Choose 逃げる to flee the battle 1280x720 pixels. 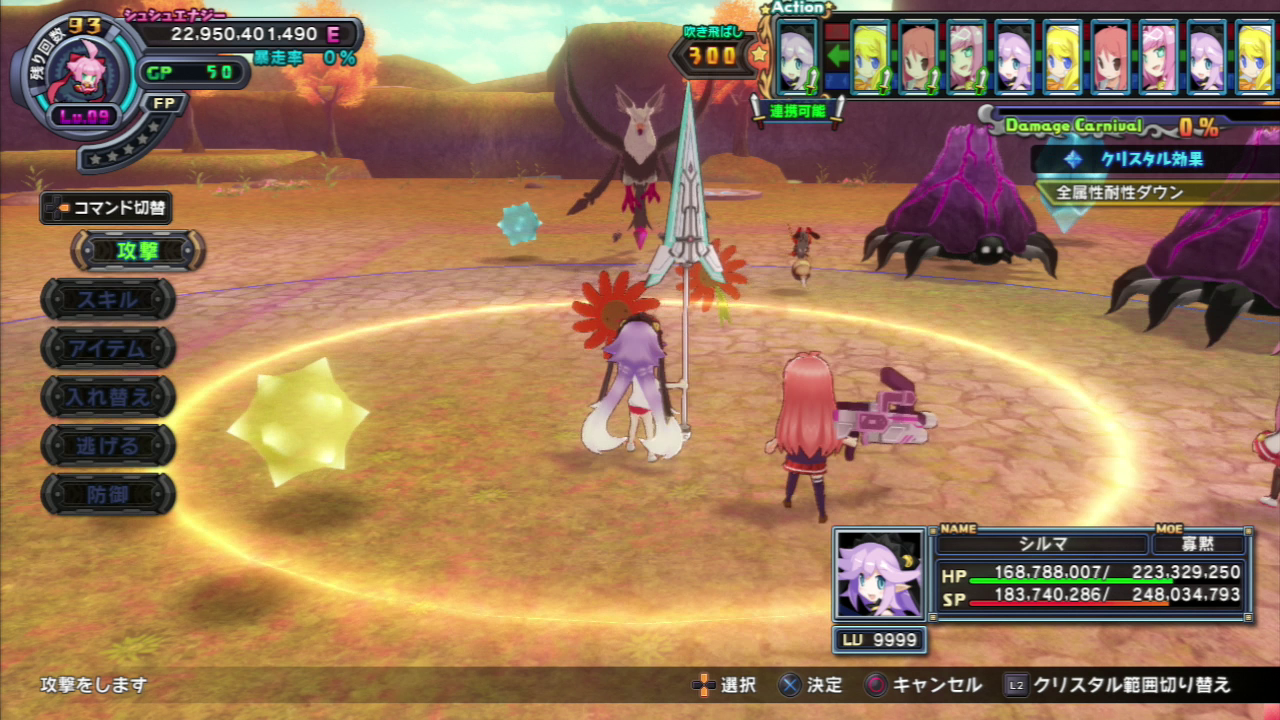click(108, 445)
